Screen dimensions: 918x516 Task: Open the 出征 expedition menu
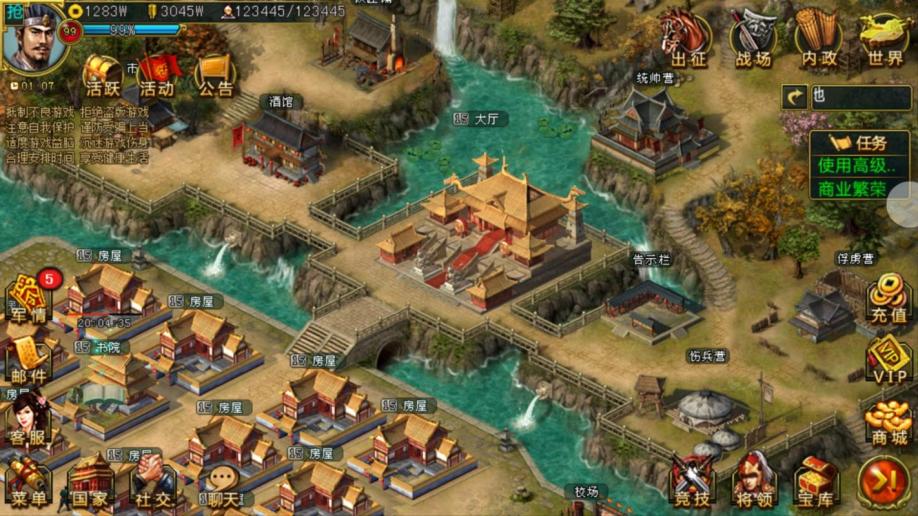coord(687,40)
